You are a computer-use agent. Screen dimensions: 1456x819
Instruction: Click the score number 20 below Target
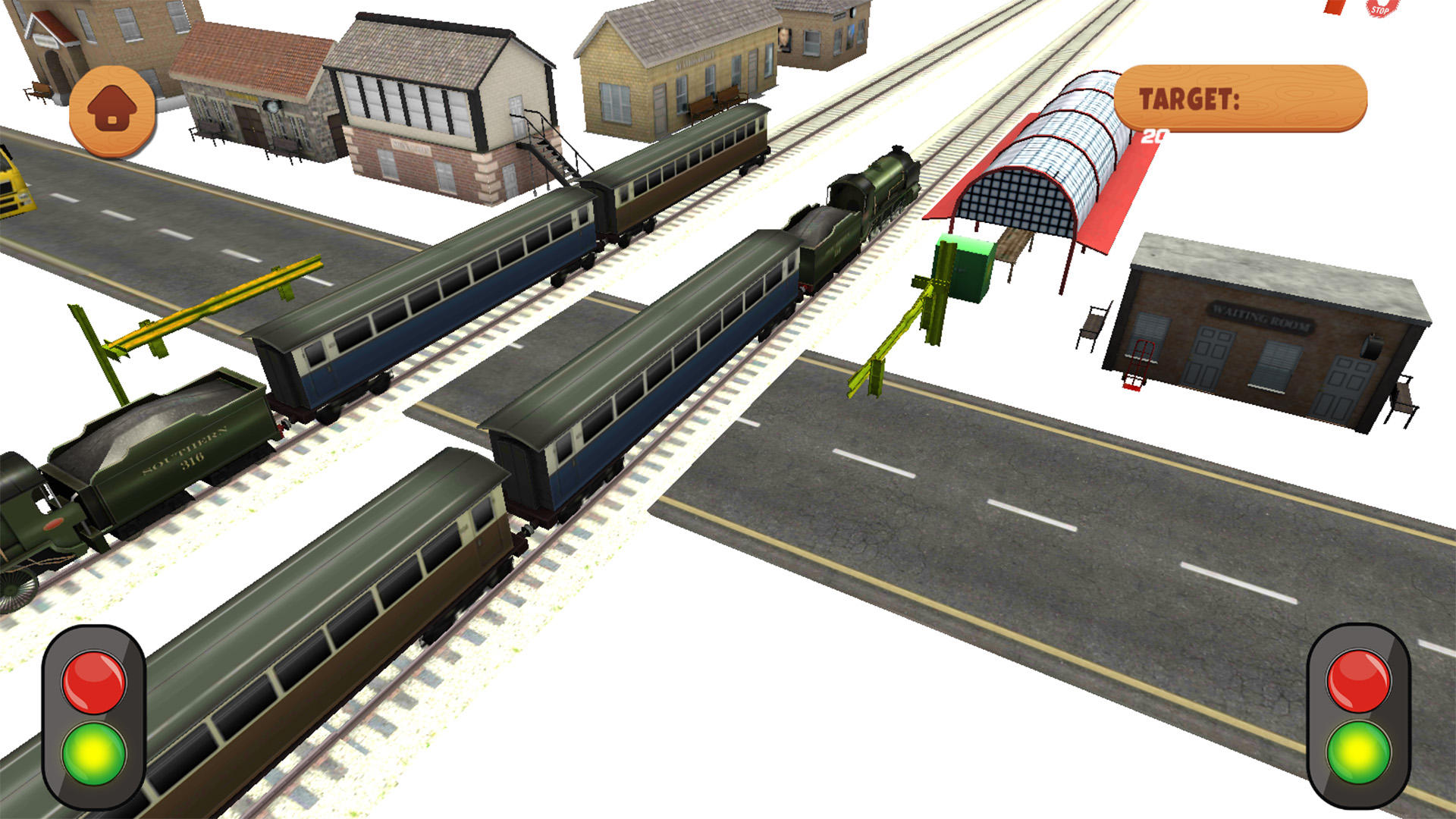click(1156, 135)
